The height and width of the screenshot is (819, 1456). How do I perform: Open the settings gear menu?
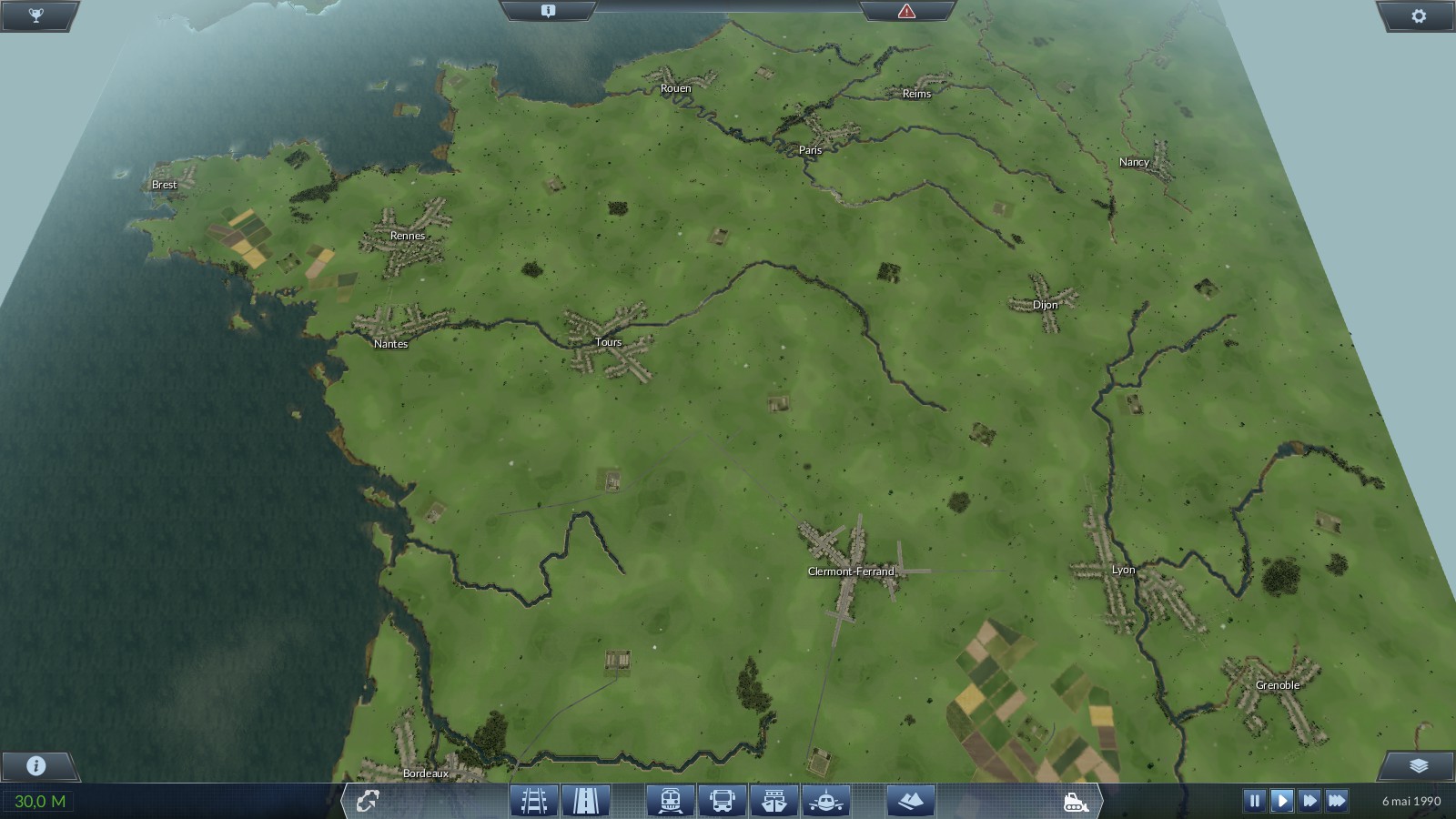1418,15
